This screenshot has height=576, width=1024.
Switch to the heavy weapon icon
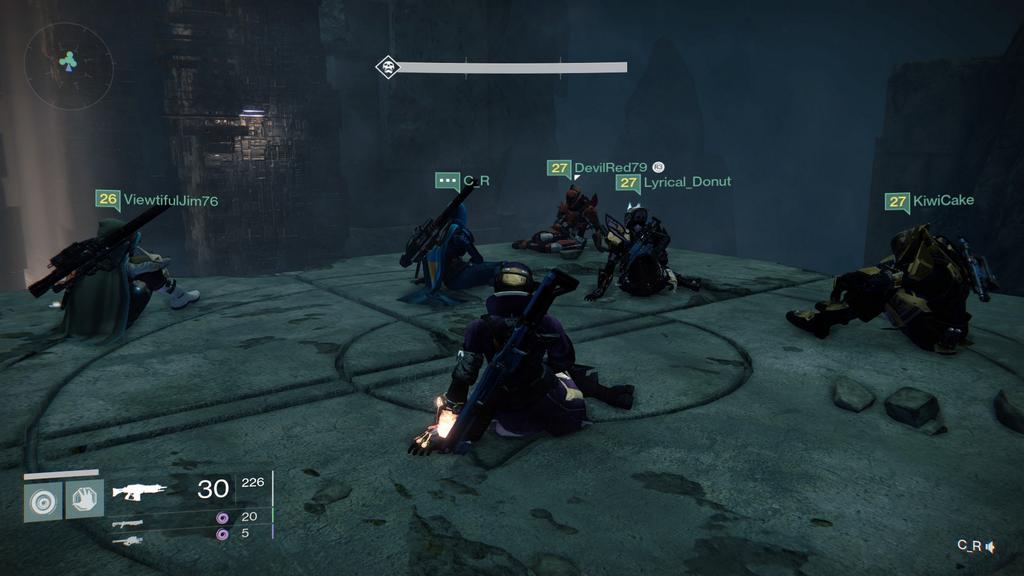coord(127,540)
